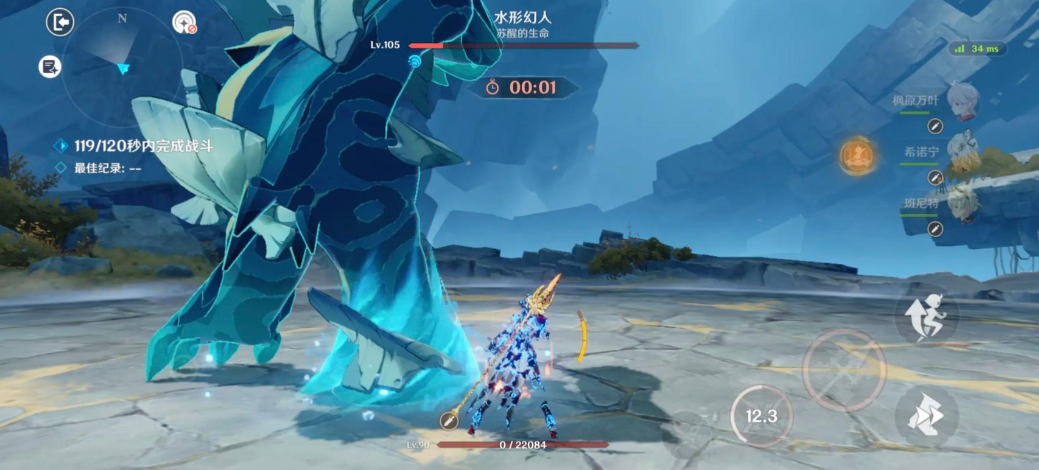Switch to party member 枫原万叶
The width and height of the screenshot is (1039, 470).
(961, 98)
